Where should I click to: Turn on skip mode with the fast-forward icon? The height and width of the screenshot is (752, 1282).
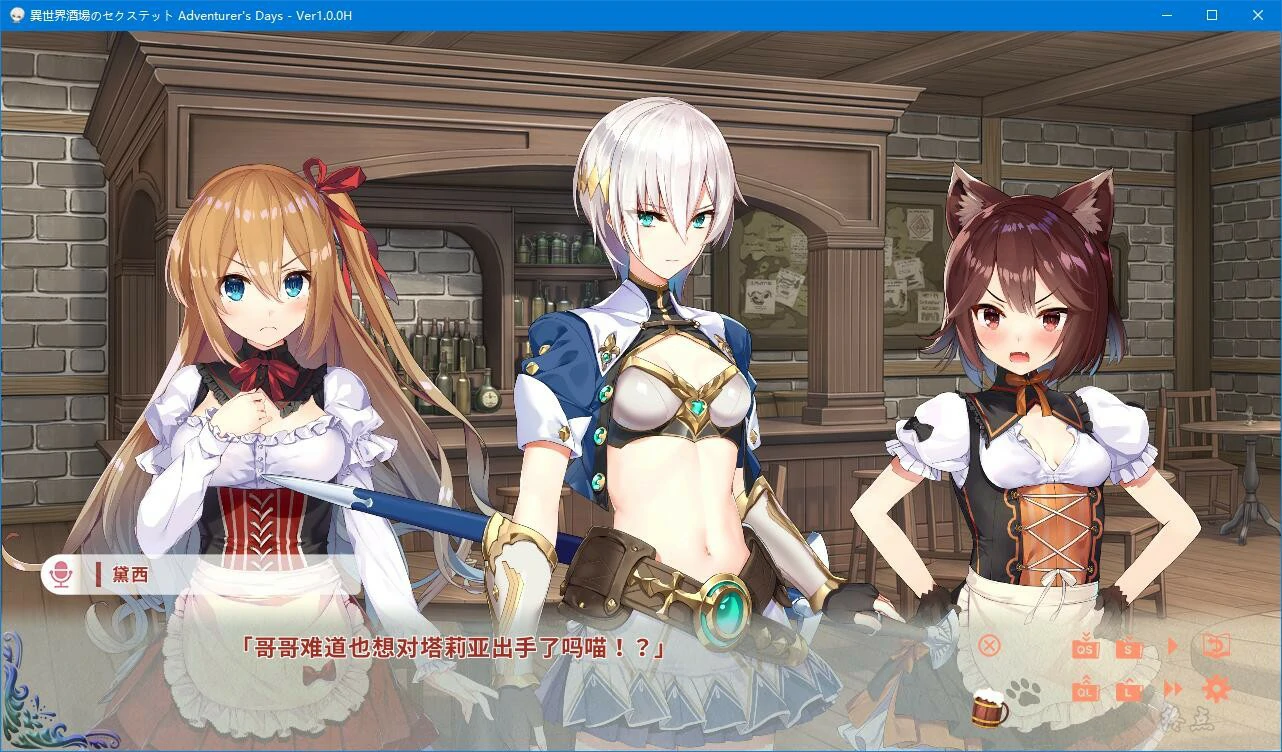point(1172,687)
